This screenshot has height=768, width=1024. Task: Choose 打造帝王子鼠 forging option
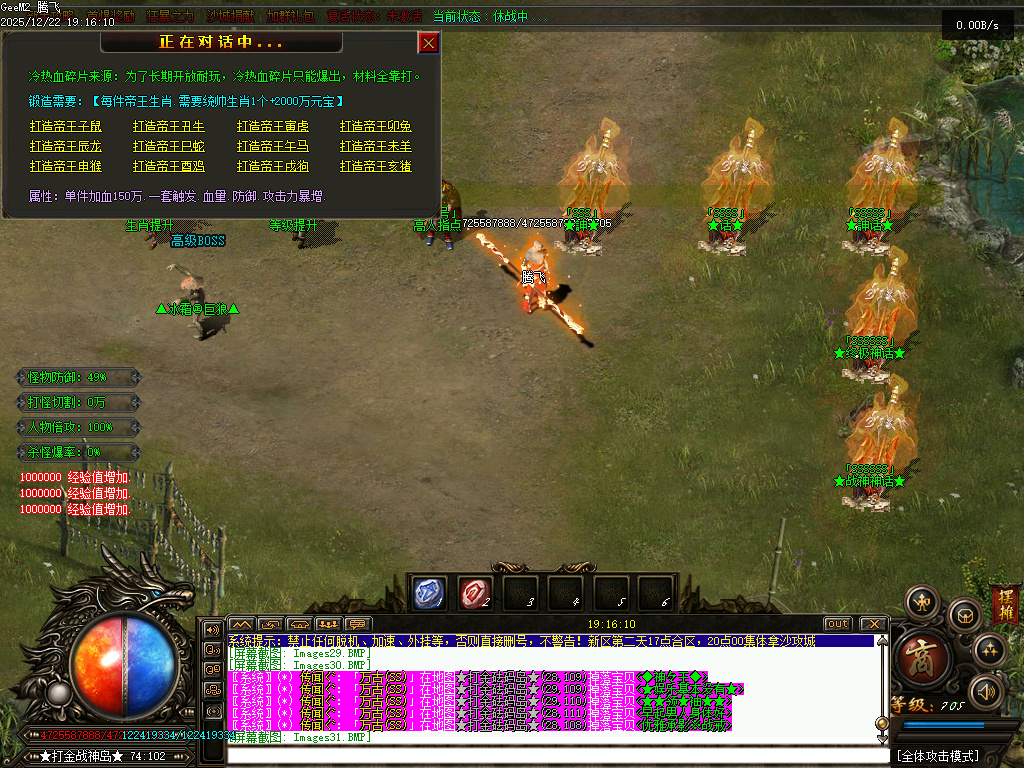click(66, 126)
